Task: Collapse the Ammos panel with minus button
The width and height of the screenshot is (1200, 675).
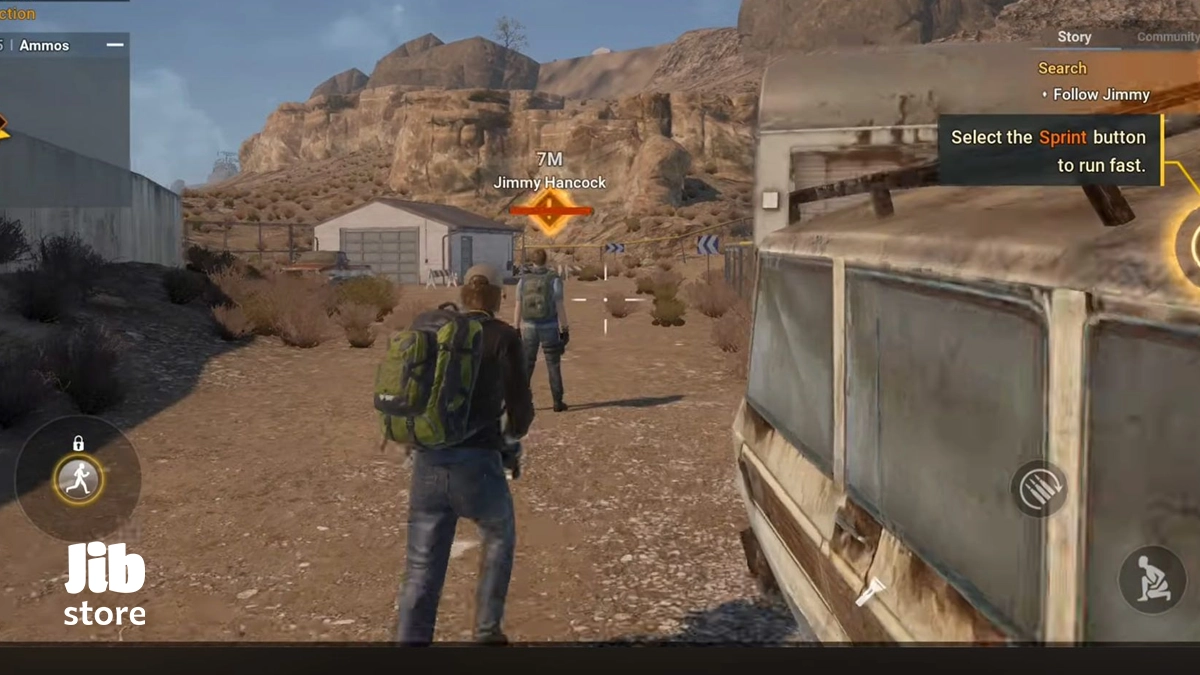Action: tap(115, 45)
